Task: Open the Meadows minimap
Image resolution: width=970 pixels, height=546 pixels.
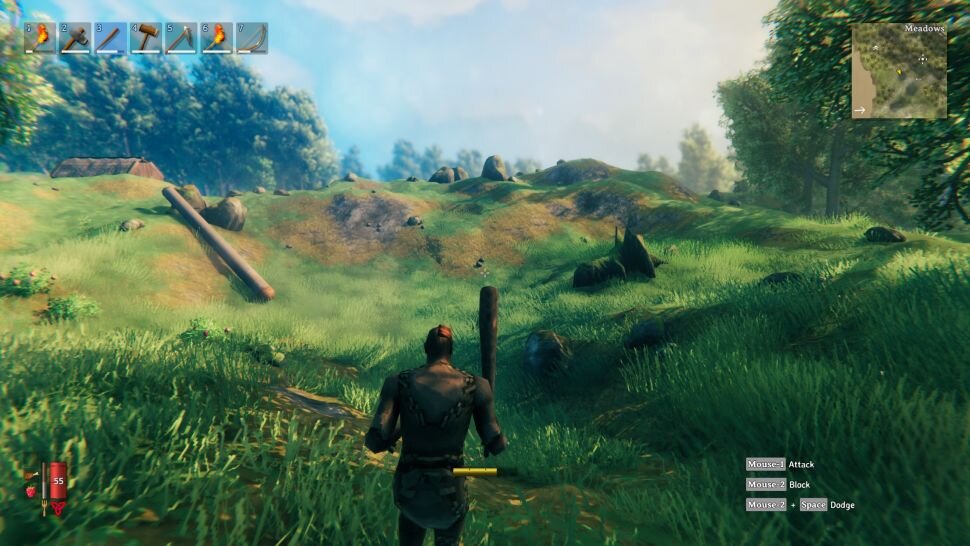Action: (899, 71)
